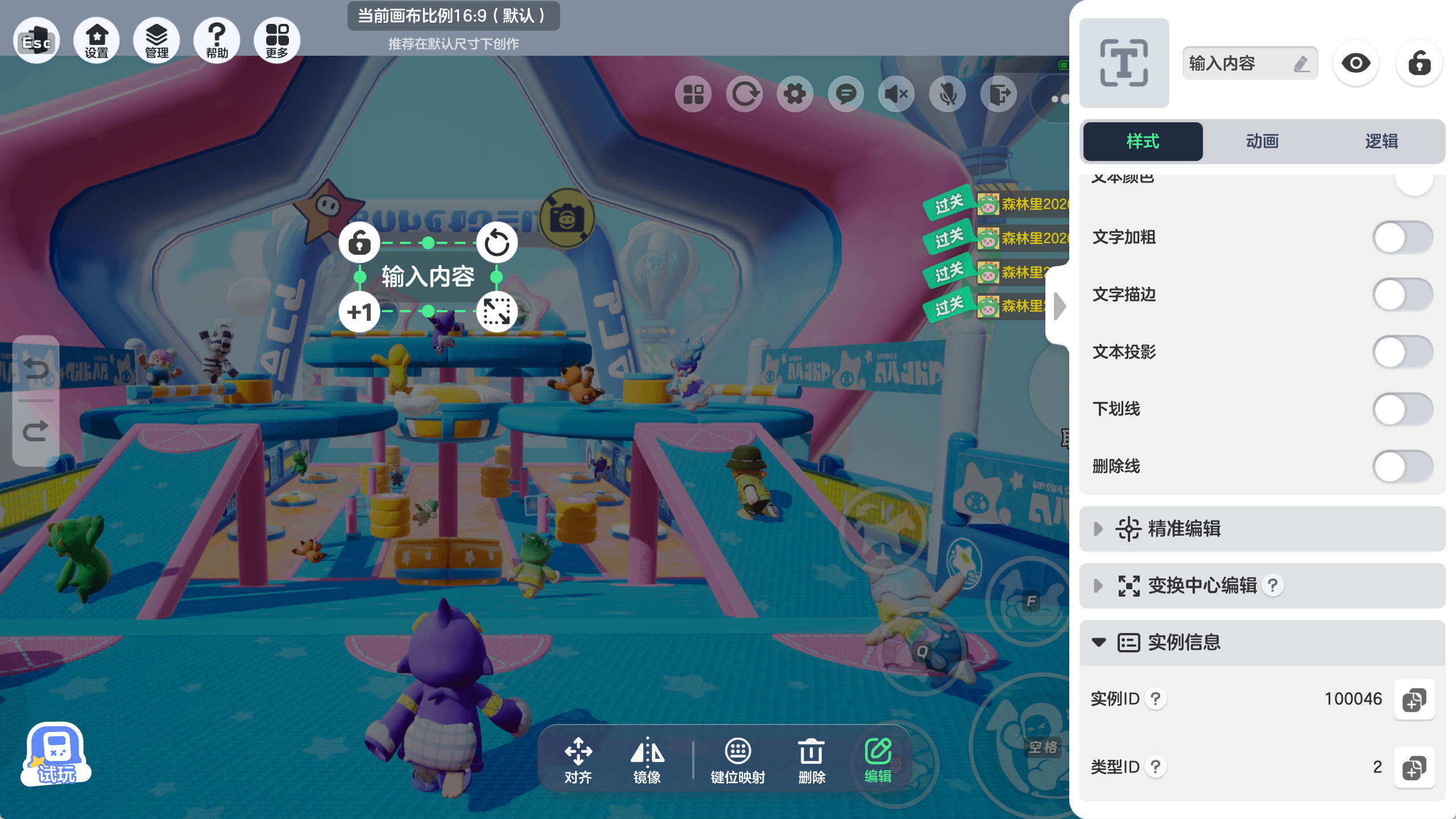Enable the 文字描边 text outline toggle
The width and height of the screenshot is (1456, 819).
[x=1402, y=295]
